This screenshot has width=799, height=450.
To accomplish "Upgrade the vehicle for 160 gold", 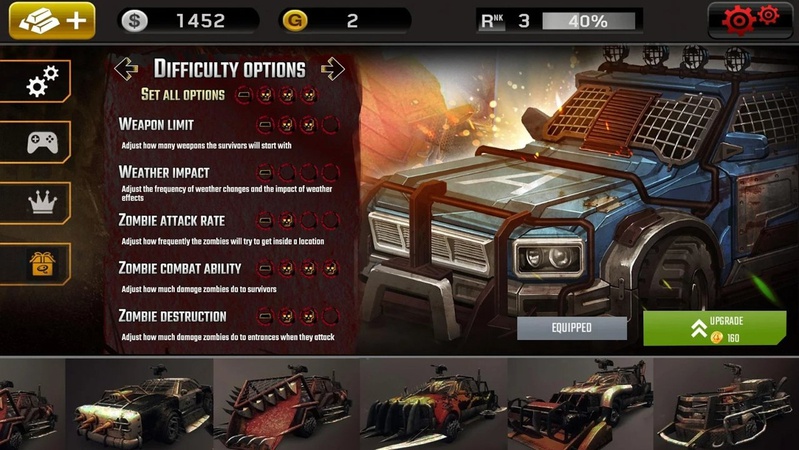I will point(714,329).
